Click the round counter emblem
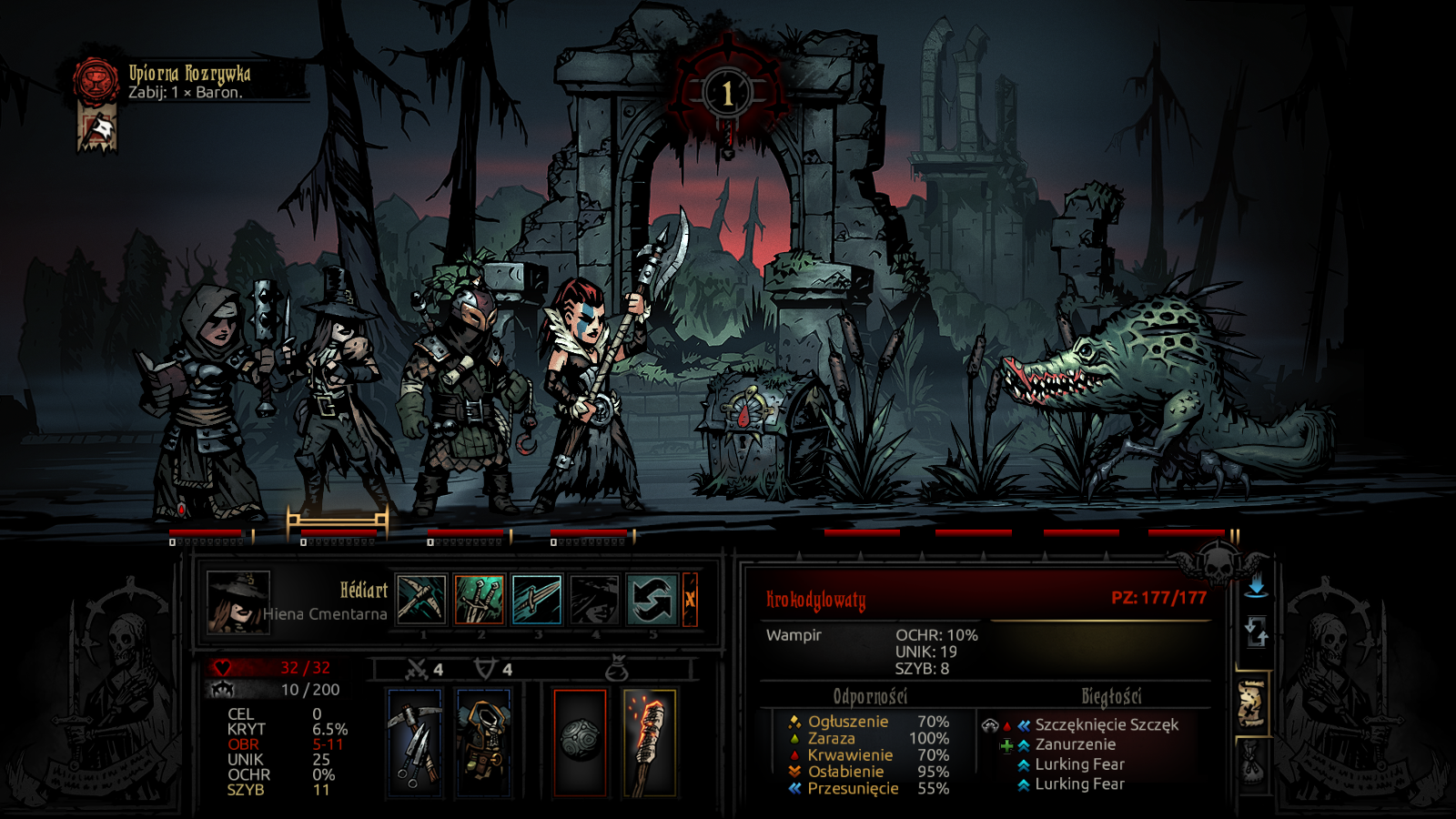The height and width of the screenshot is (819, 1456). (x=727, y=93)
